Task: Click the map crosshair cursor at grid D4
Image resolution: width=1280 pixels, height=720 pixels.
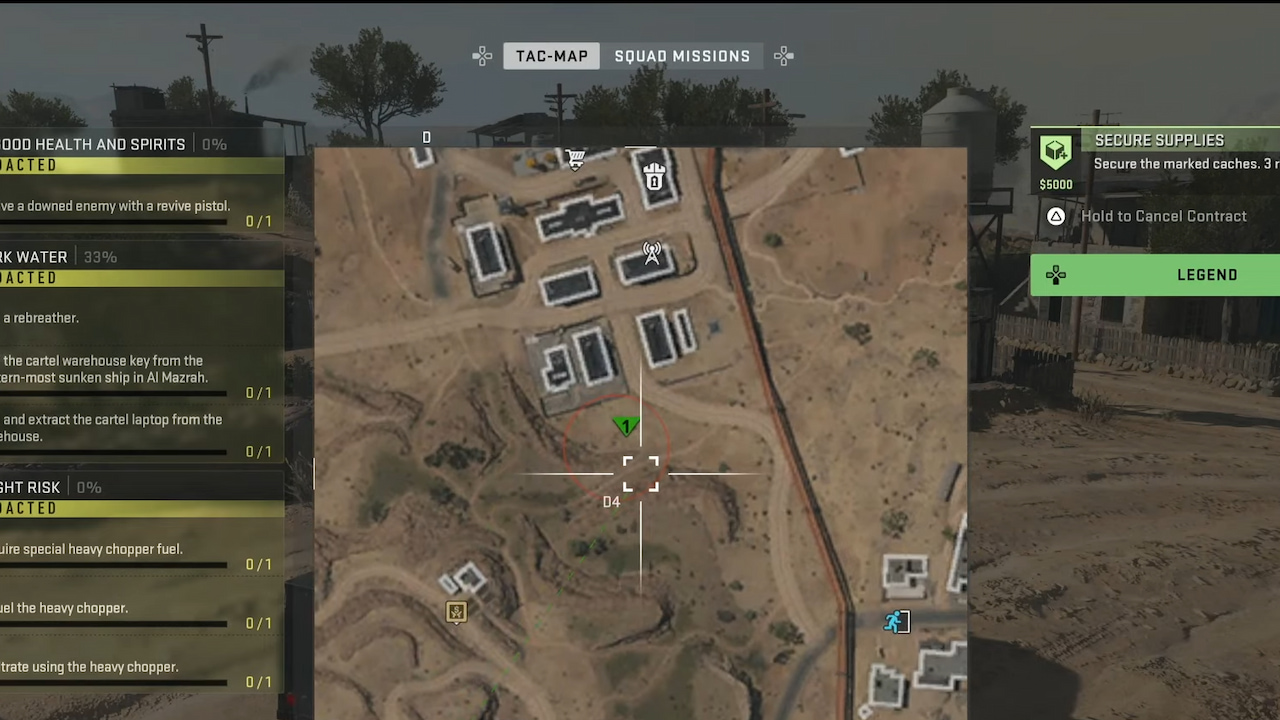Action: [640, 474]
